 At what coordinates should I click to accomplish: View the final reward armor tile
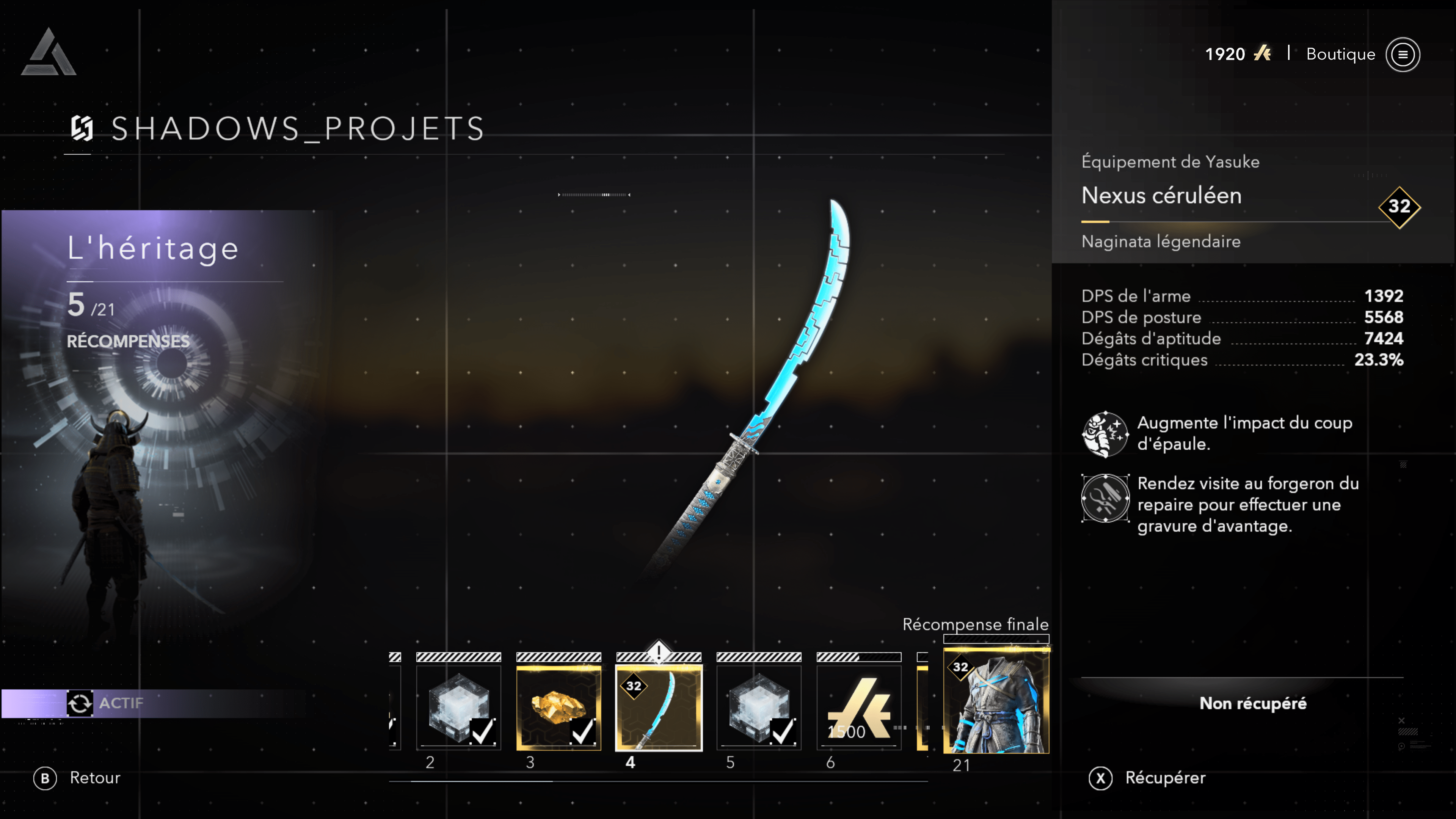(x=996, y=701)
